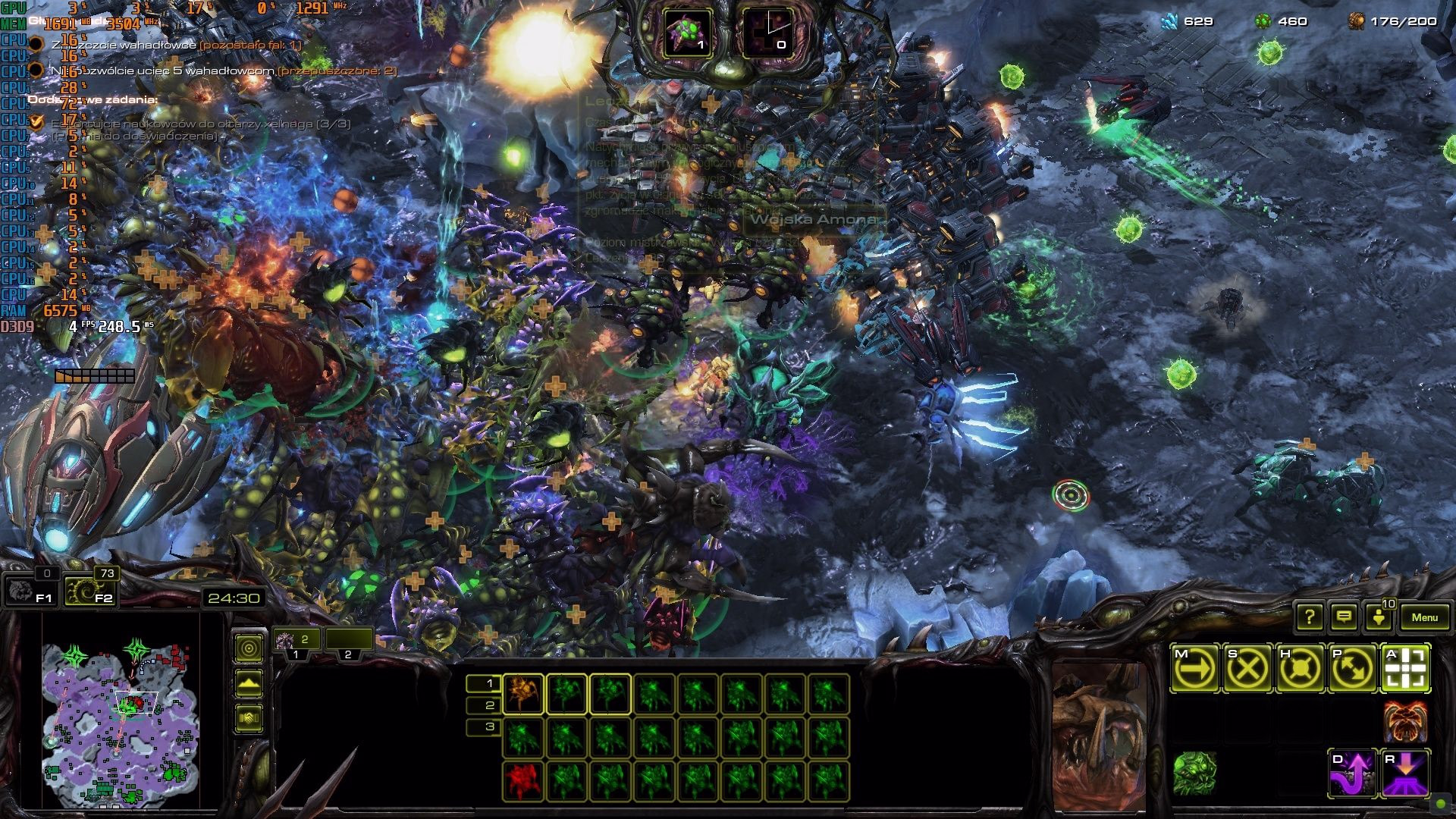The image size is (1456, 819).
Task: Open the chat message log
Action: [x=1344, y=617]
